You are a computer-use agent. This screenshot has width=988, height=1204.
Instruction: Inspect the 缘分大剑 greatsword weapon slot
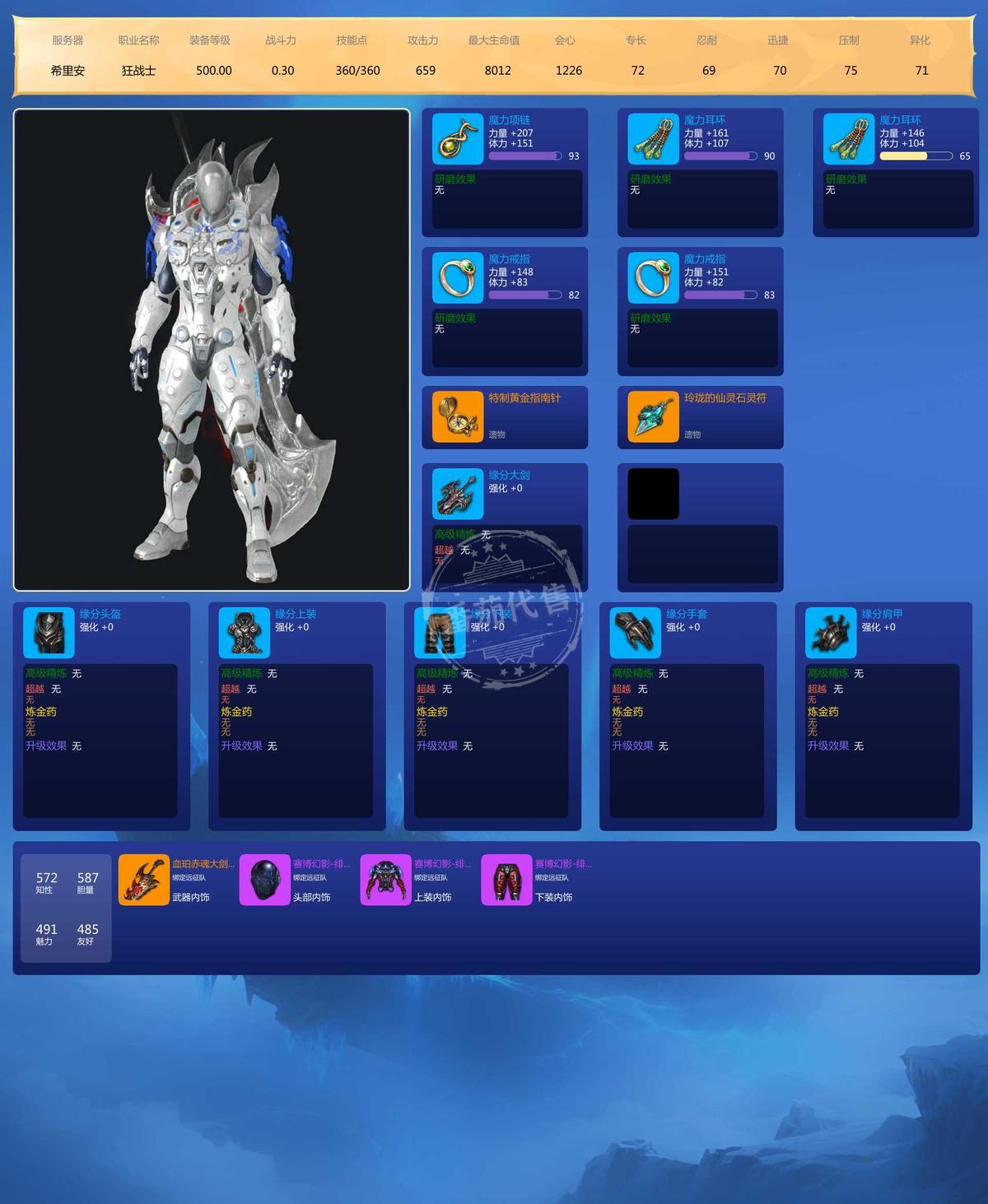coord(458,494)
